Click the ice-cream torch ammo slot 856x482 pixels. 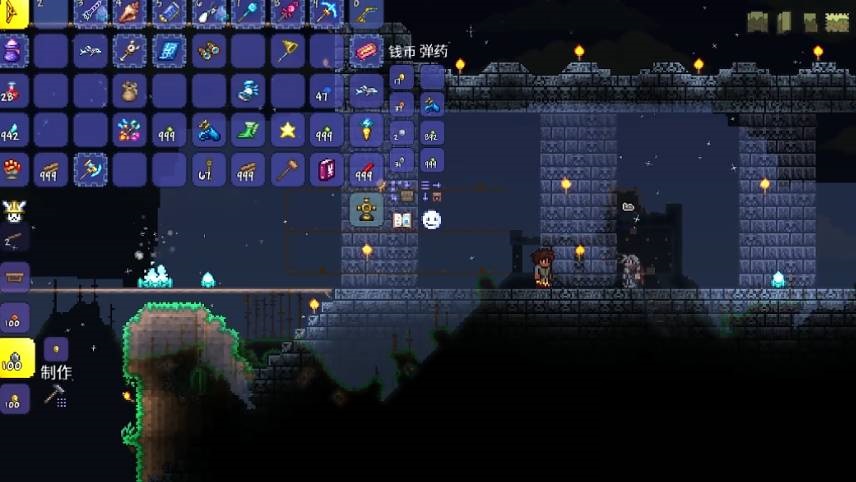point(366,129)
